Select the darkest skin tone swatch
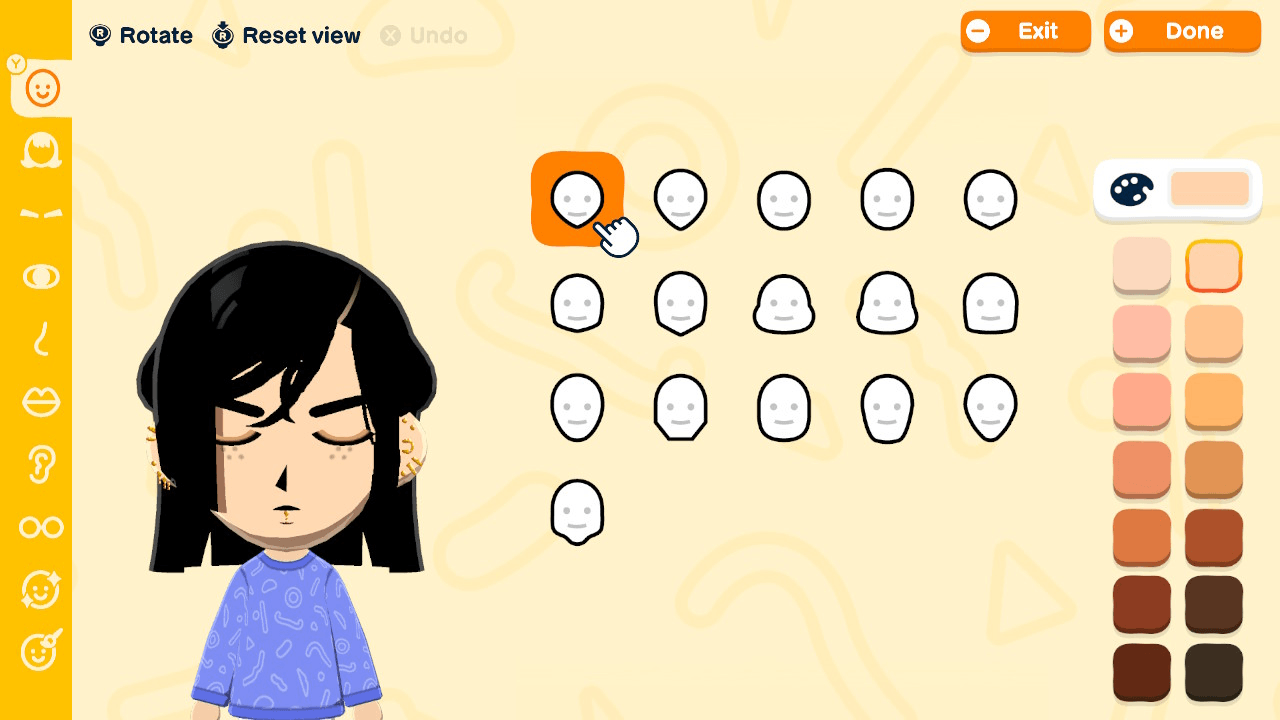 pyautogui.click(x=1213, y=672)
